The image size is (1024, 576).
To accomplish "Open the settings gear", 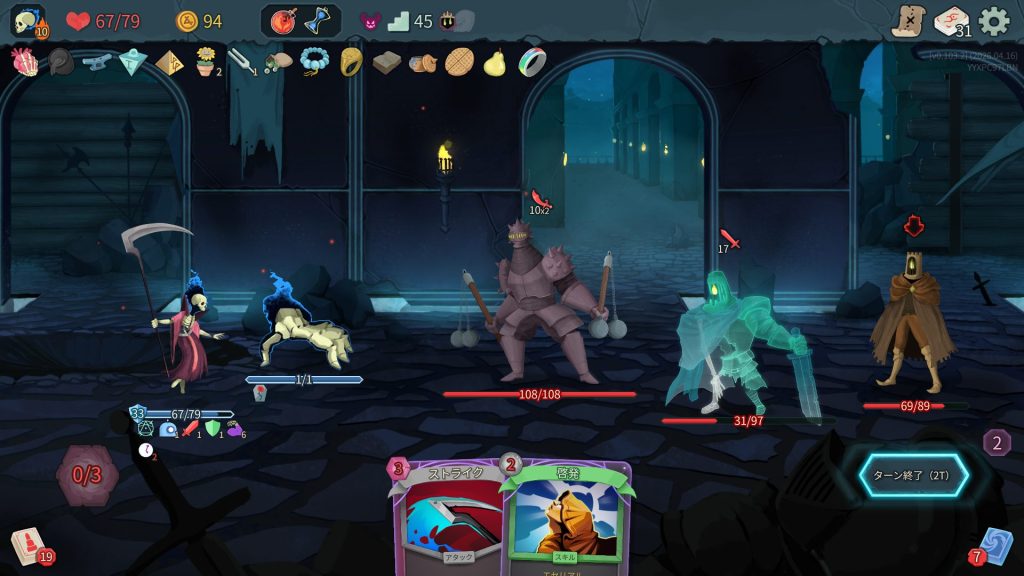I will tap(993, 21).
